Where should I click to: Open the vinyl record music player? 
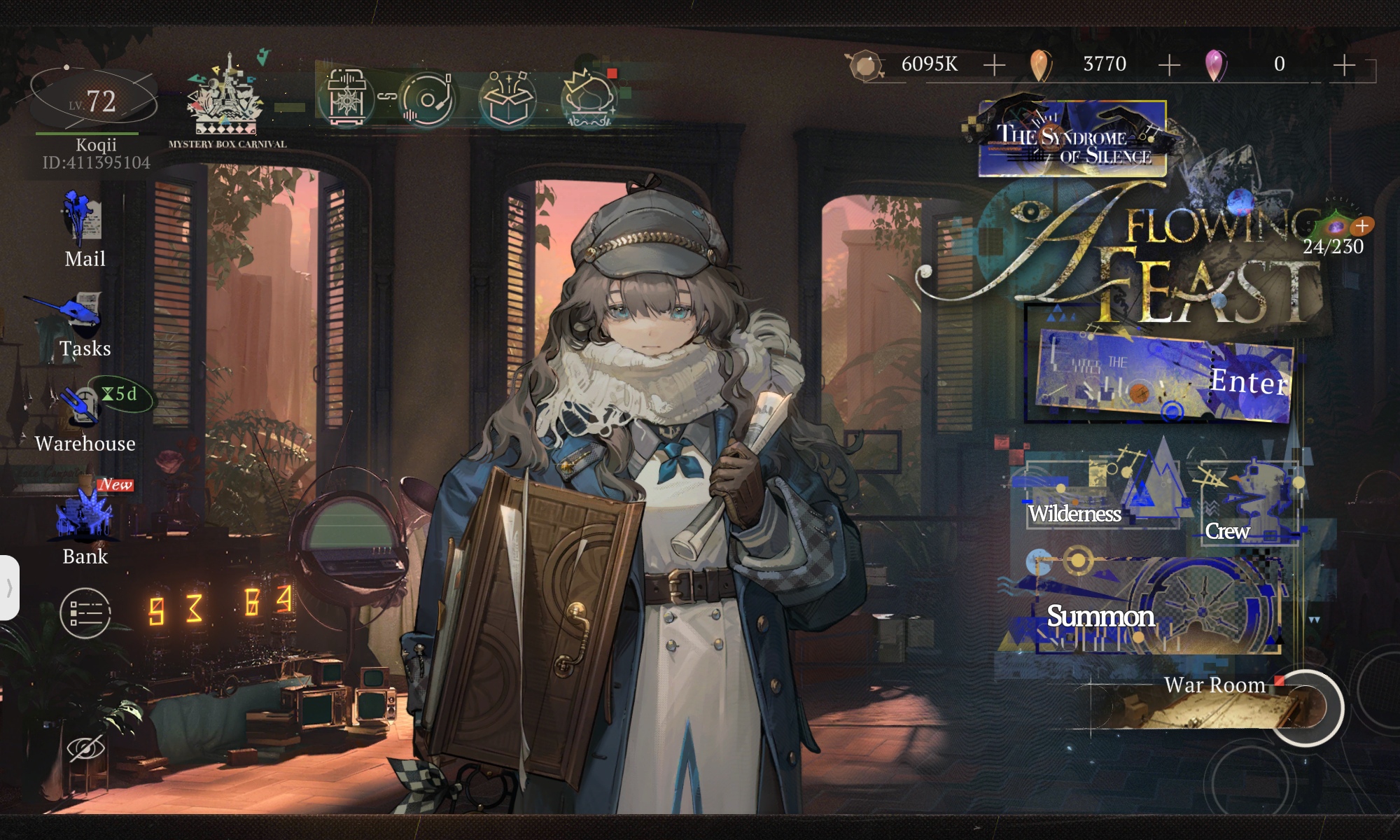click(426, 99)
